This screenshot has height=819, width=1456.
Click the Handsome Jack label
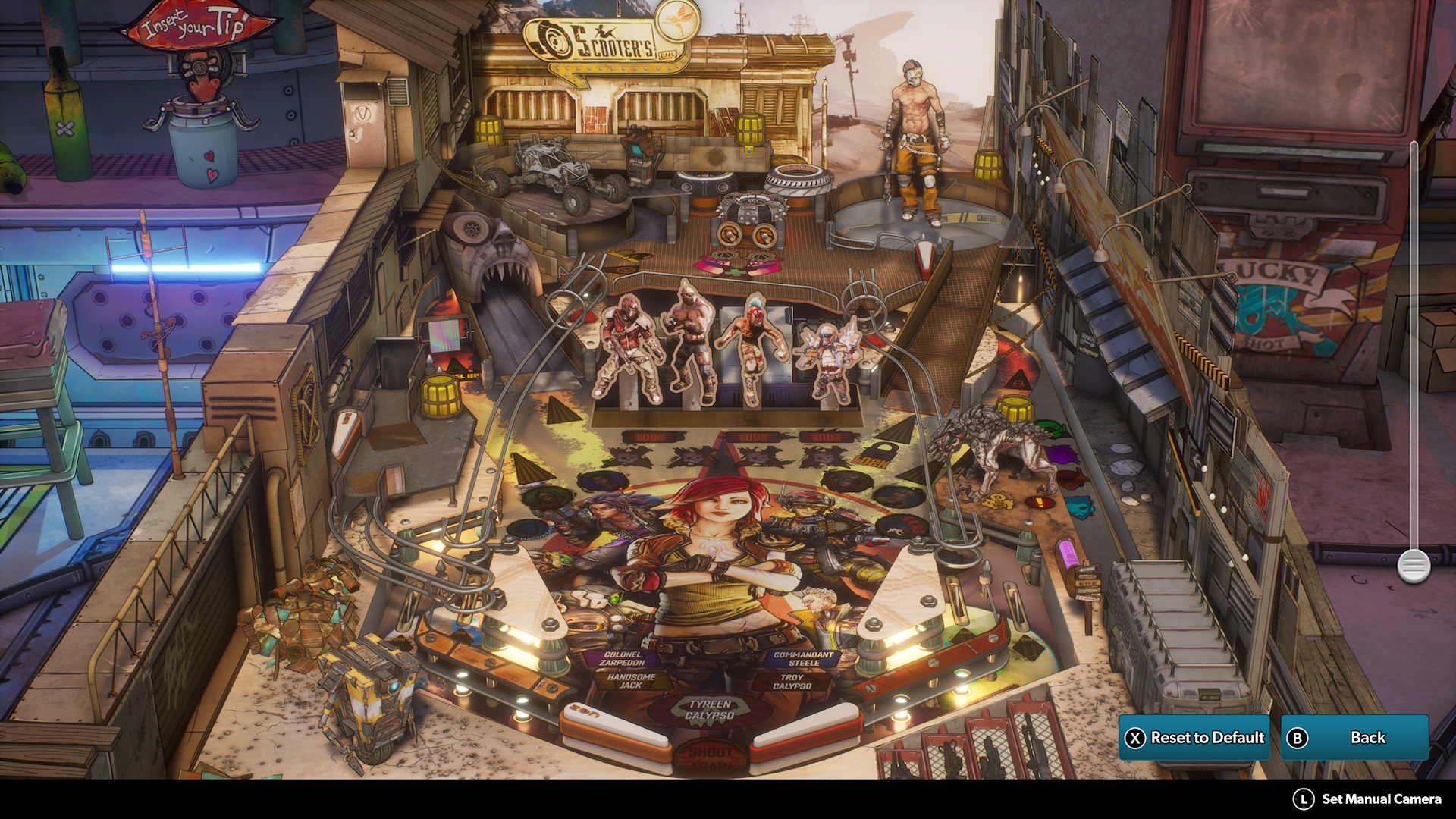[633, 682]
